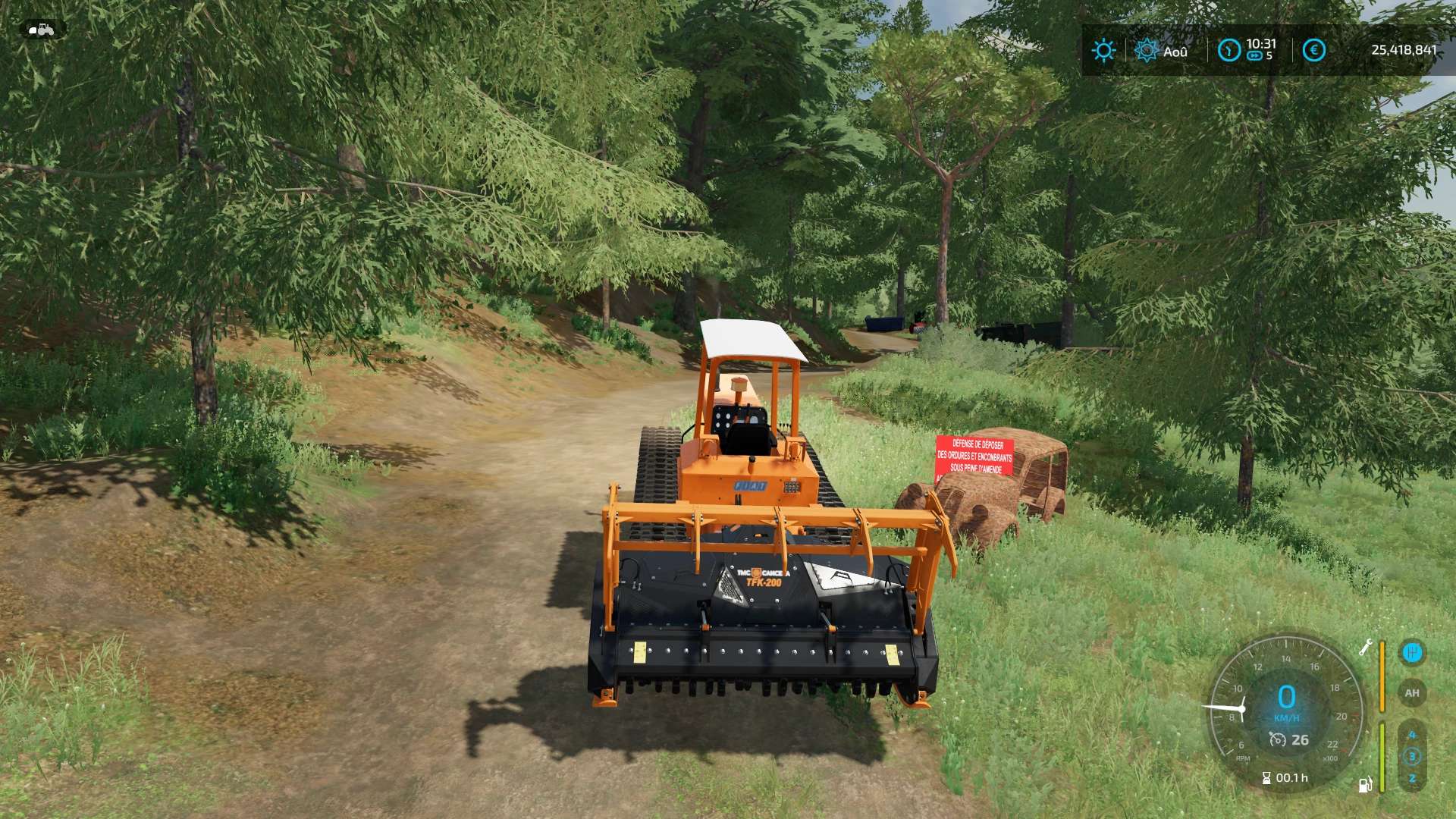Click the August season icon

(x=1146, y=51)
